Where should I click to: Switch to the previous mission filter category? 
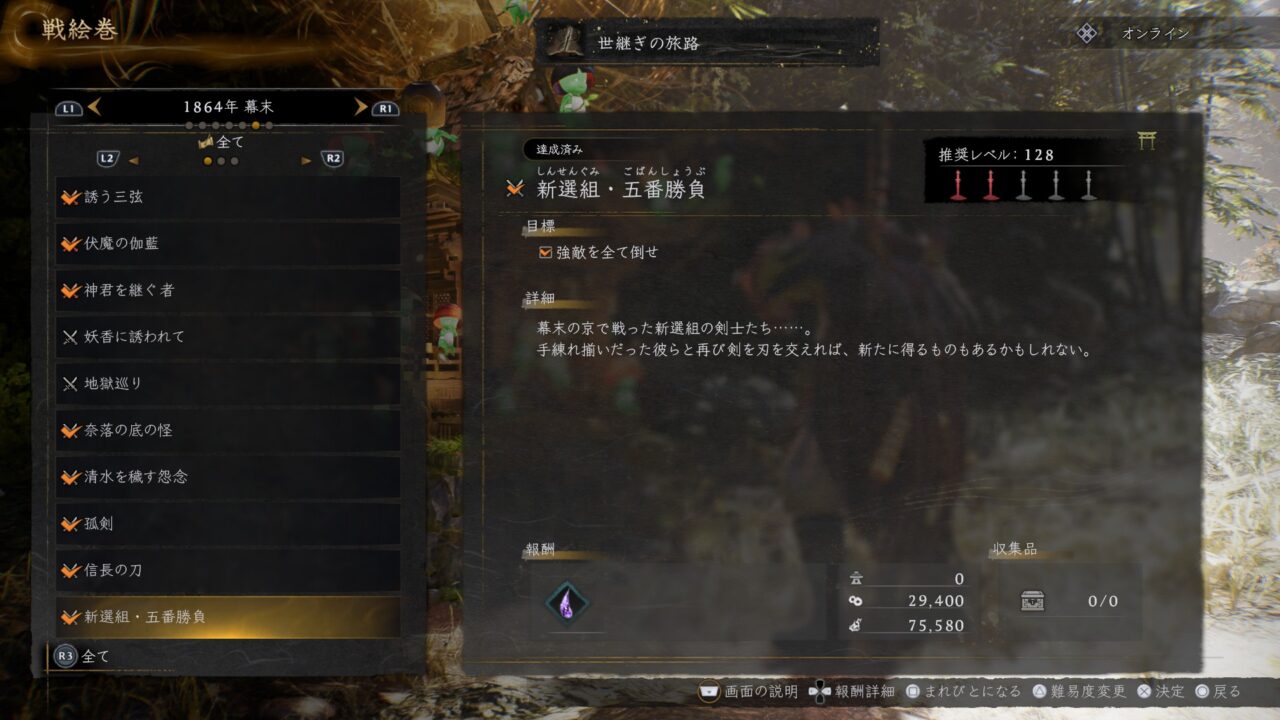(133, 160)
